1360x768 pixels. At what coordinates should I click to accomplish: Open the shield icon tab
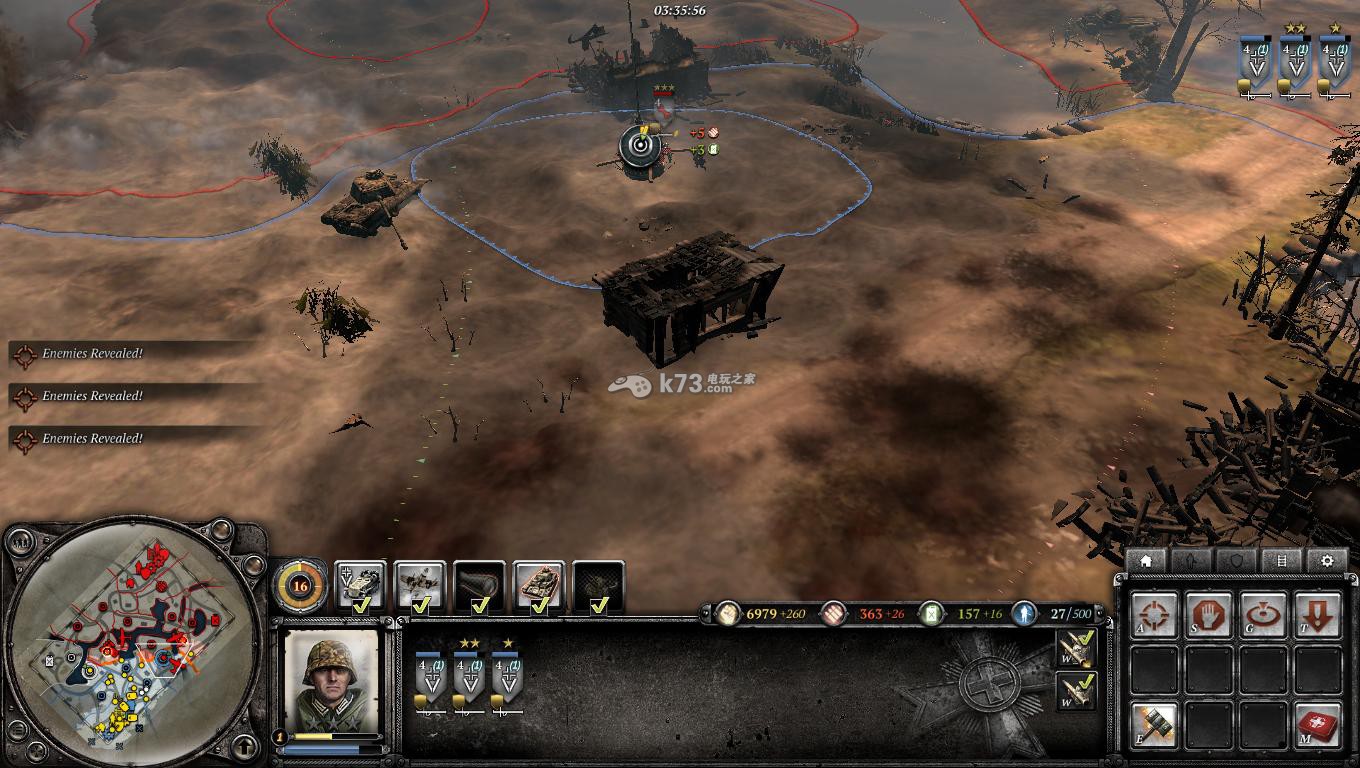click(1237, 561)
